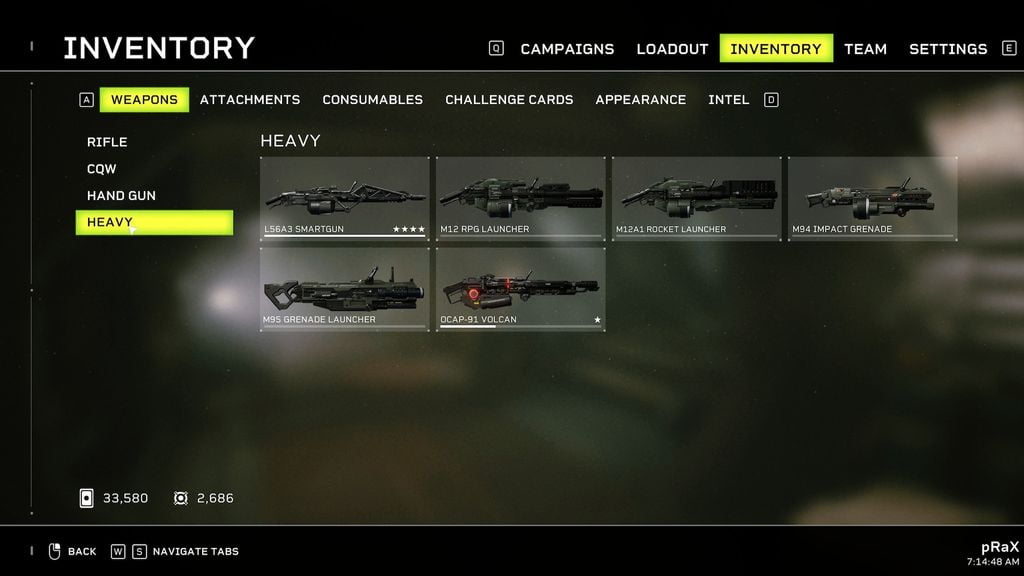The height and width of the screenshot is (576, 1024).
Task: View the Appearance sub-tab
Action: point(640,100)
